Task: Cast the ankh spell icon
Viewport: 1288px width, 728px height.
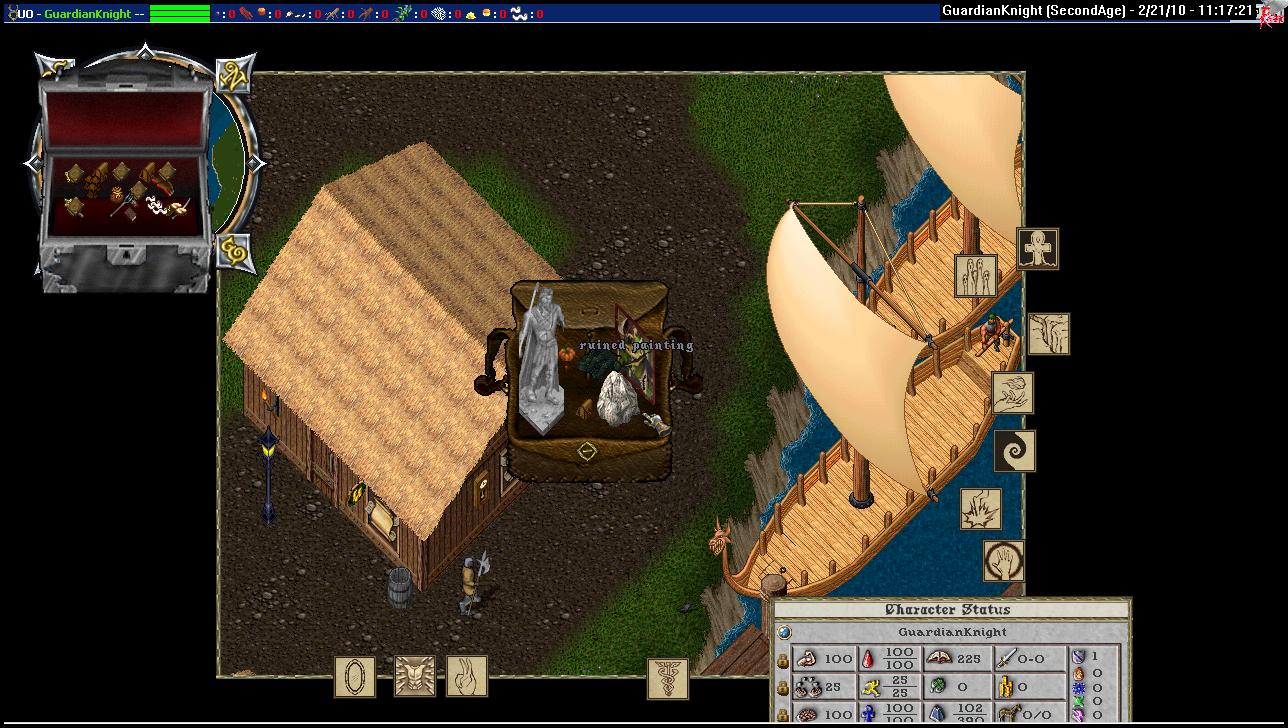Action: [x=1038, y=248]
